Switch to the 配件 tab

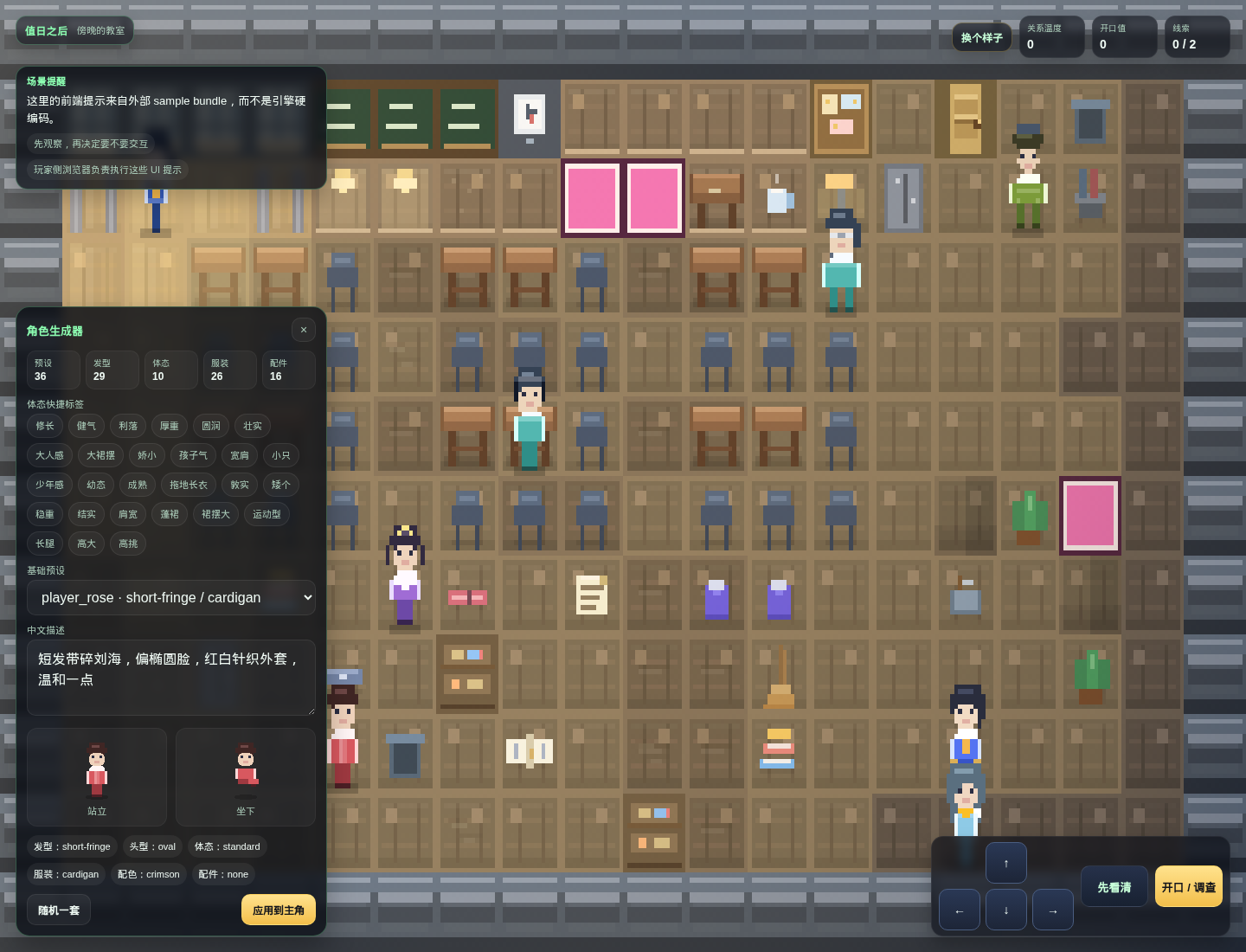pyautogui.click(x=288, y=370)
